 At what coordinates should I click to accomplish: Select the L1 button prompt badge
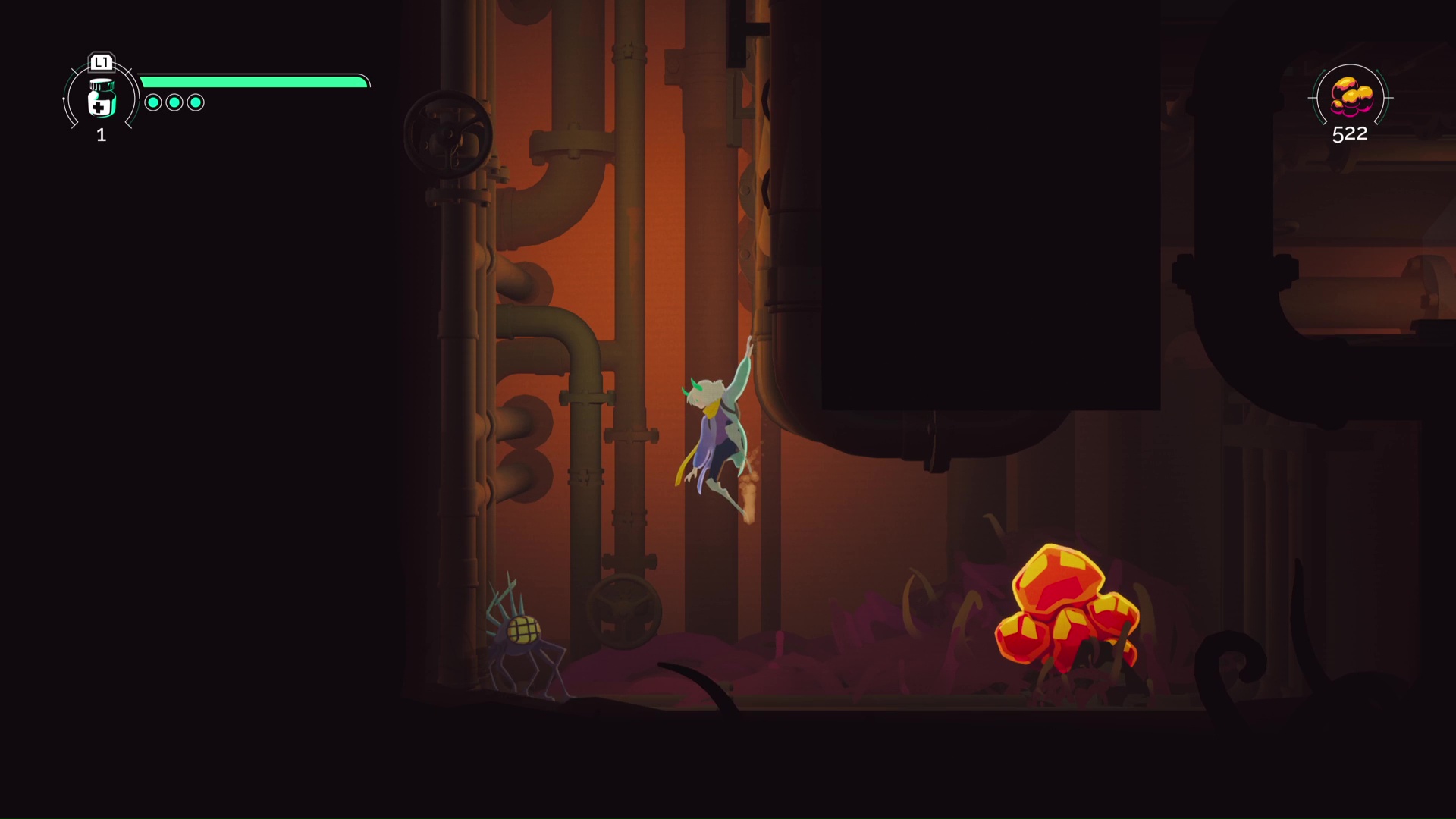click(101, 63)
